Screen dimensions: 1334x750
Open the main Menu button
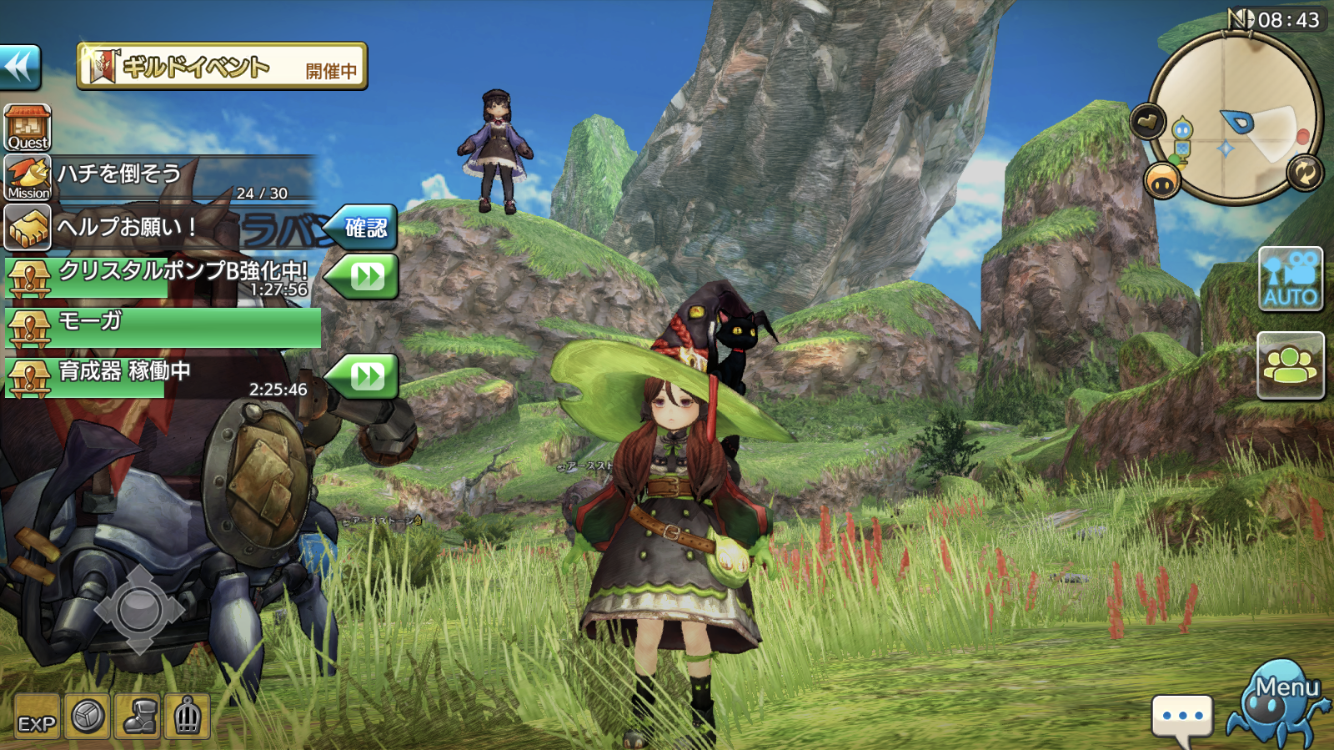1282,702
